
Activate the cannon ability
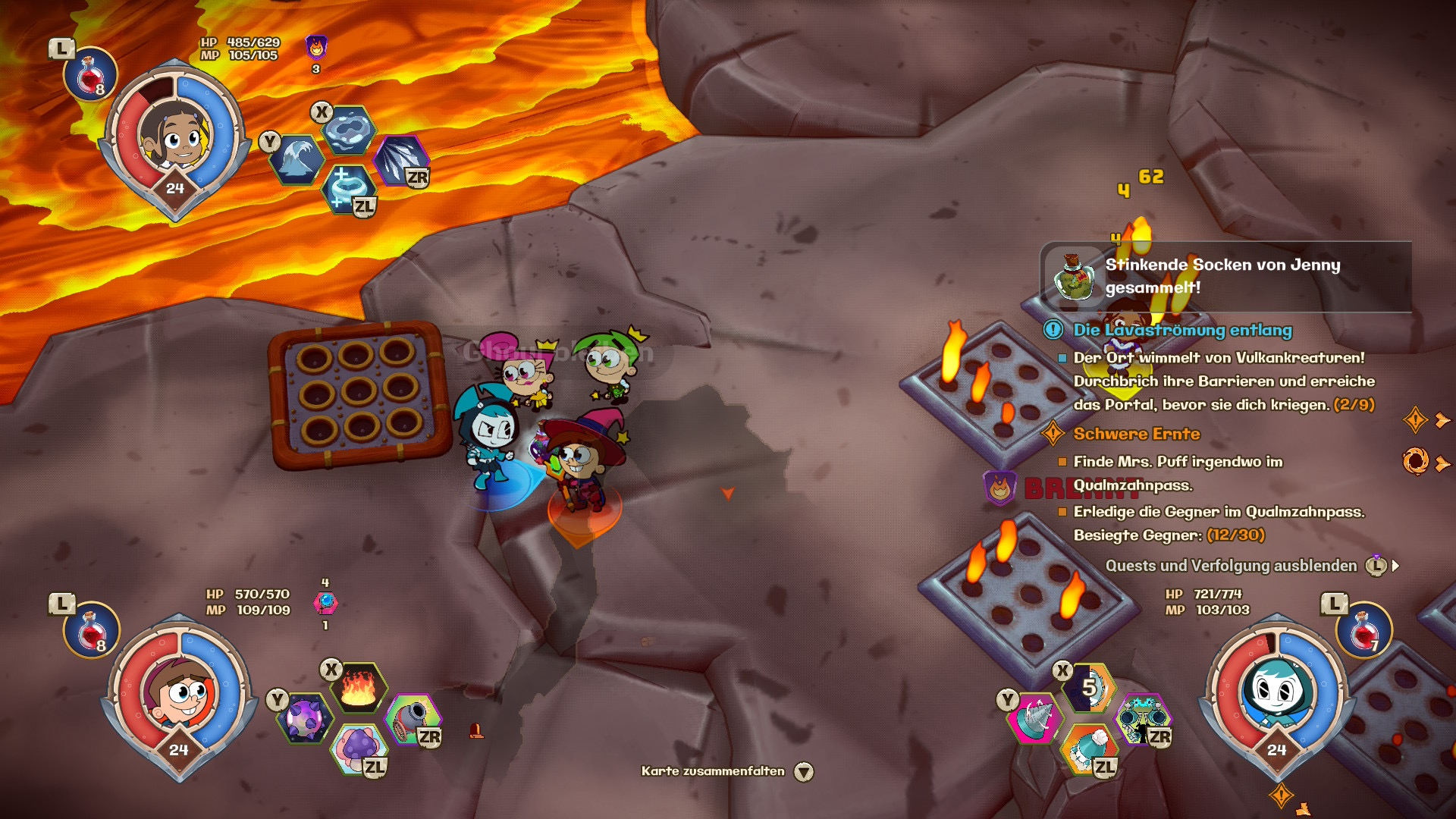pos(413,717)
